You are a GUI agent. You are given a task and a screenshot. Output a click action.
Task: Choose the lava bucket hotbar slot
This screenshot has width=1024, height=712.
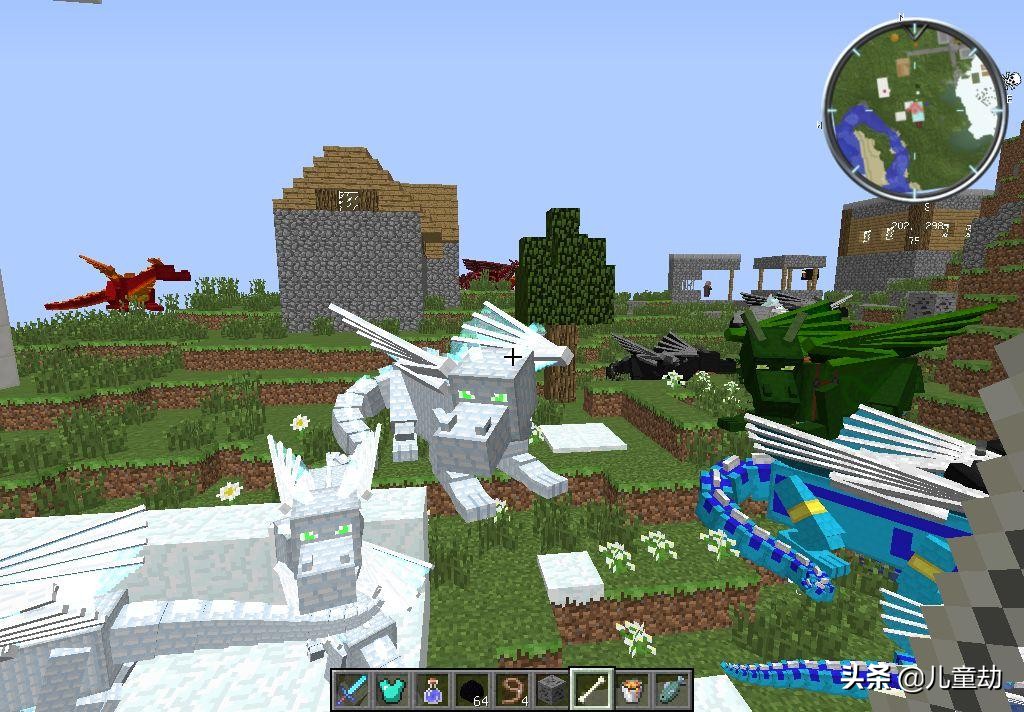[632, 689]
